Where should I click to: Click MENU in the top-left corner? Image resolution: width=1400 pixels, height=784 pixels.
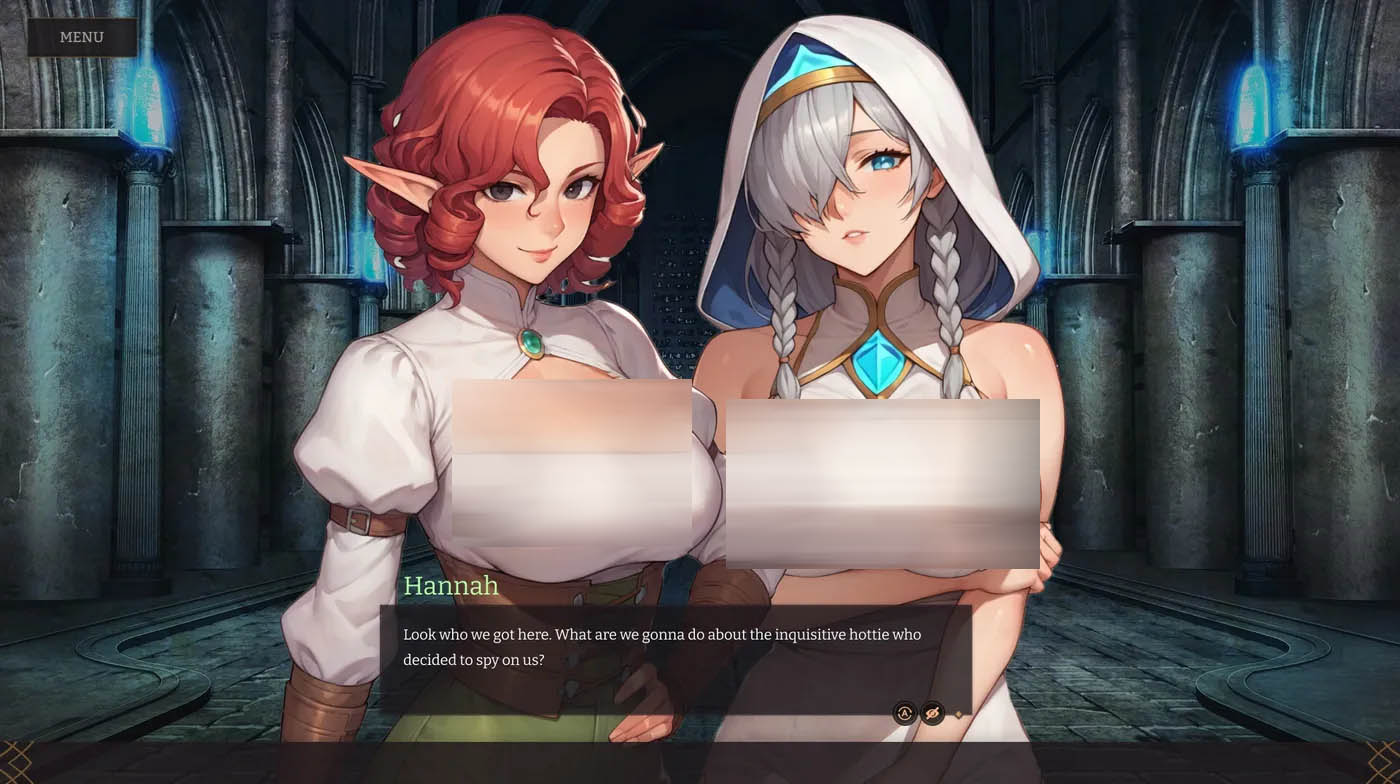tap(84, 37)
